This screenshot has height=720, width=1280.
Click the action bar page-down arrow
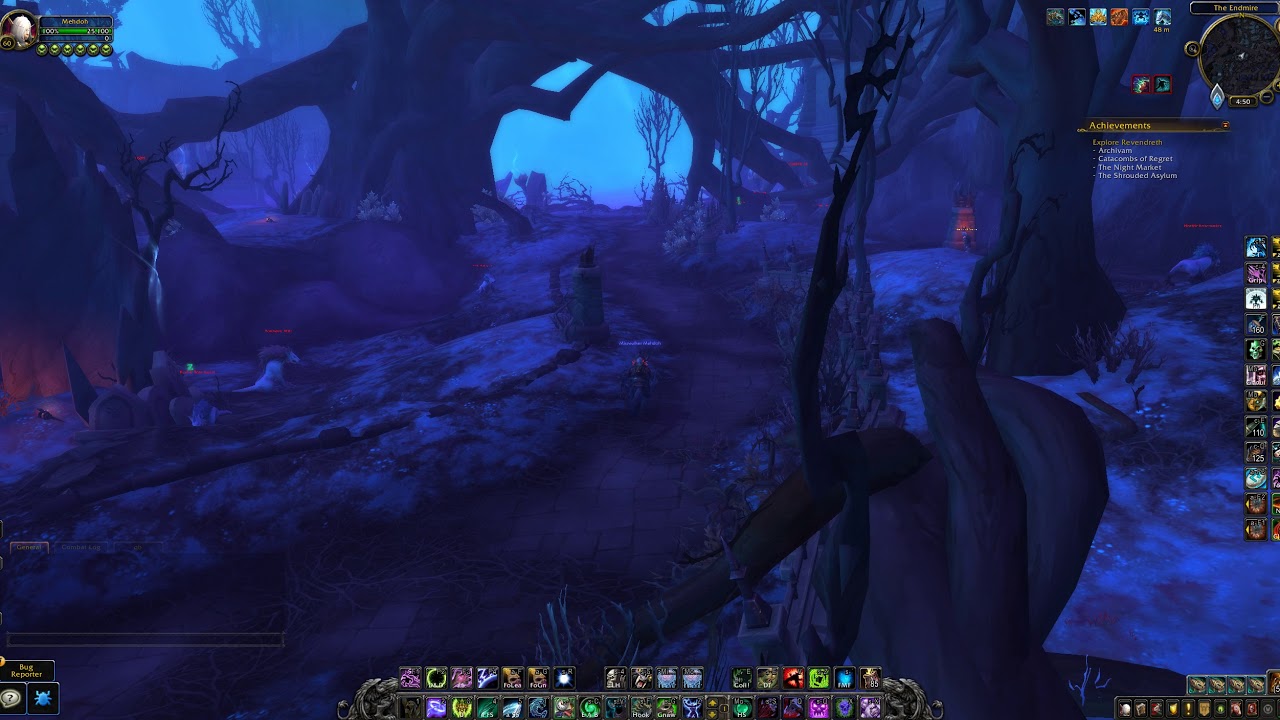pyautogui.click(x=712, y=713)
